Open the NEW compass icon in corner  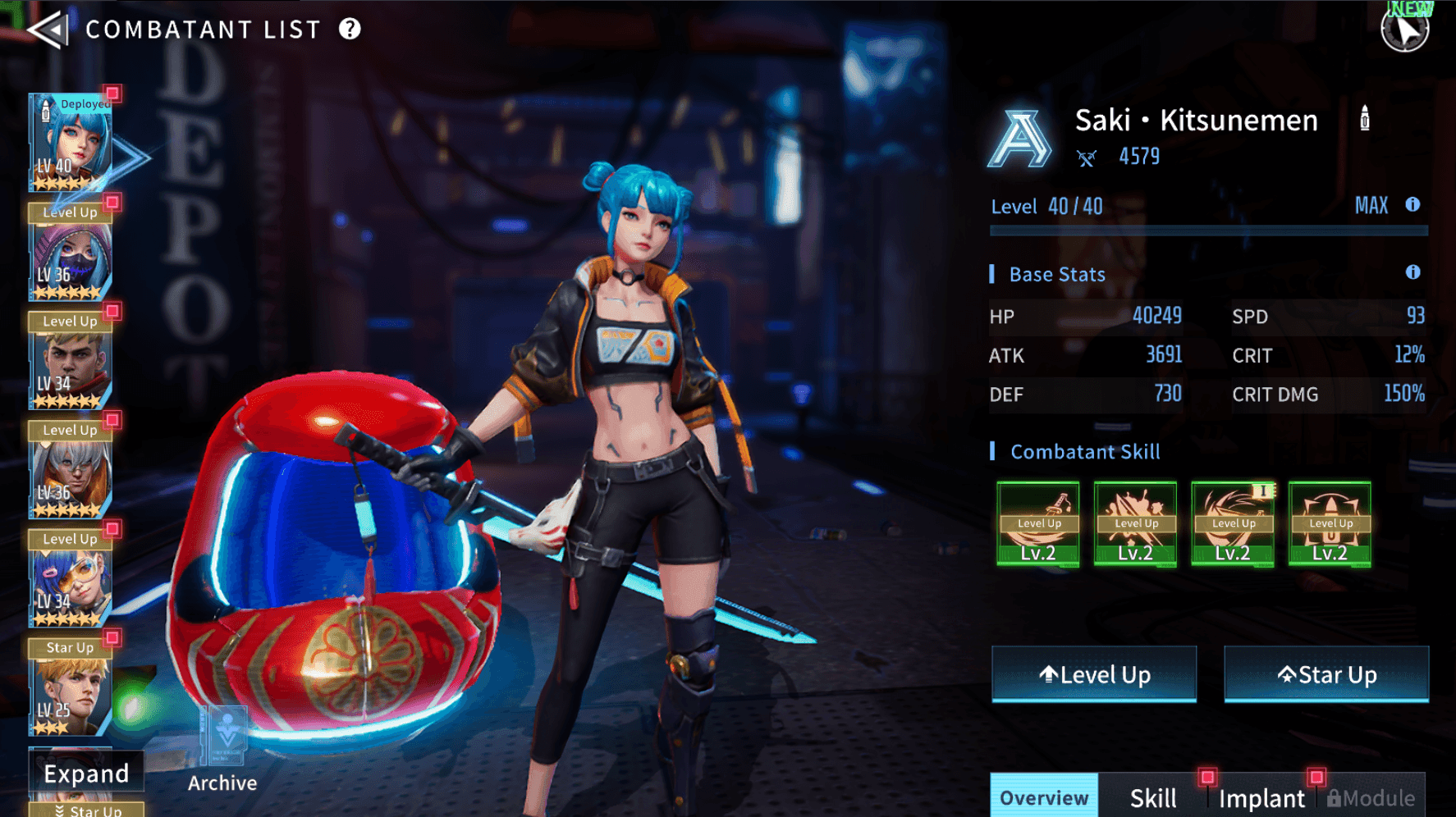pos(1405,28)
